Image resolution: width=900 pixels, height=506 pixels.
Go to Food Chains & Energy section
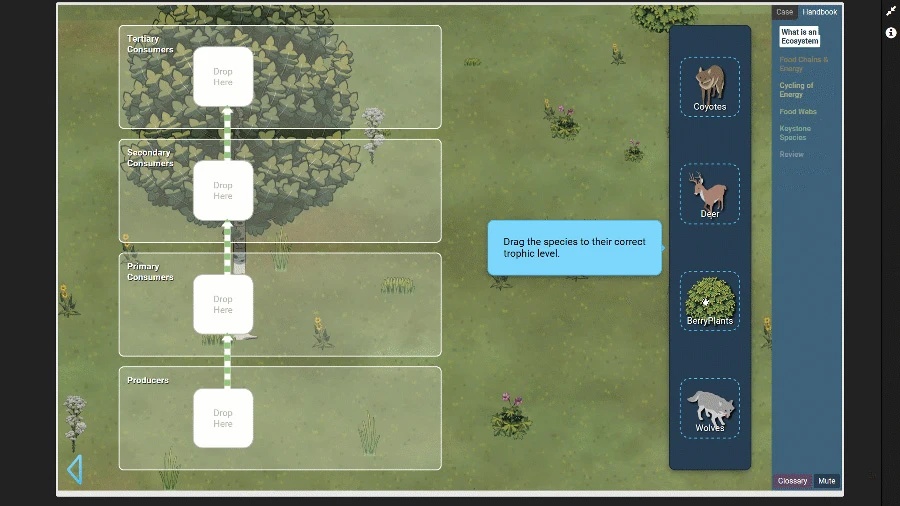pyautogui.click(x=804, y=64)
